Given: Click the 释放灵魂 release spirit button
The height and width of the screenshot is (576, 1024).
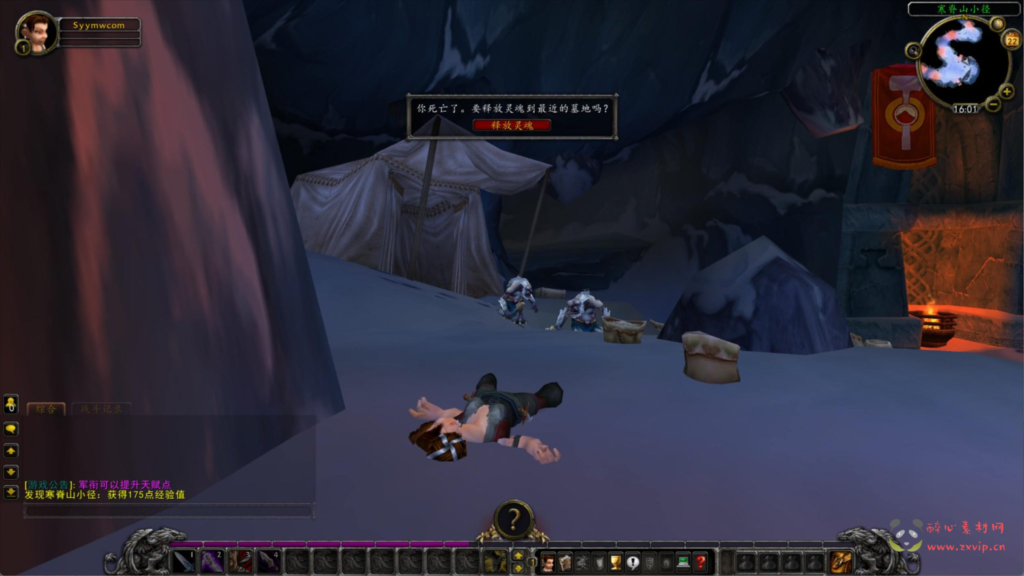Looking at the screenshot, I should [x=512, y=125].
